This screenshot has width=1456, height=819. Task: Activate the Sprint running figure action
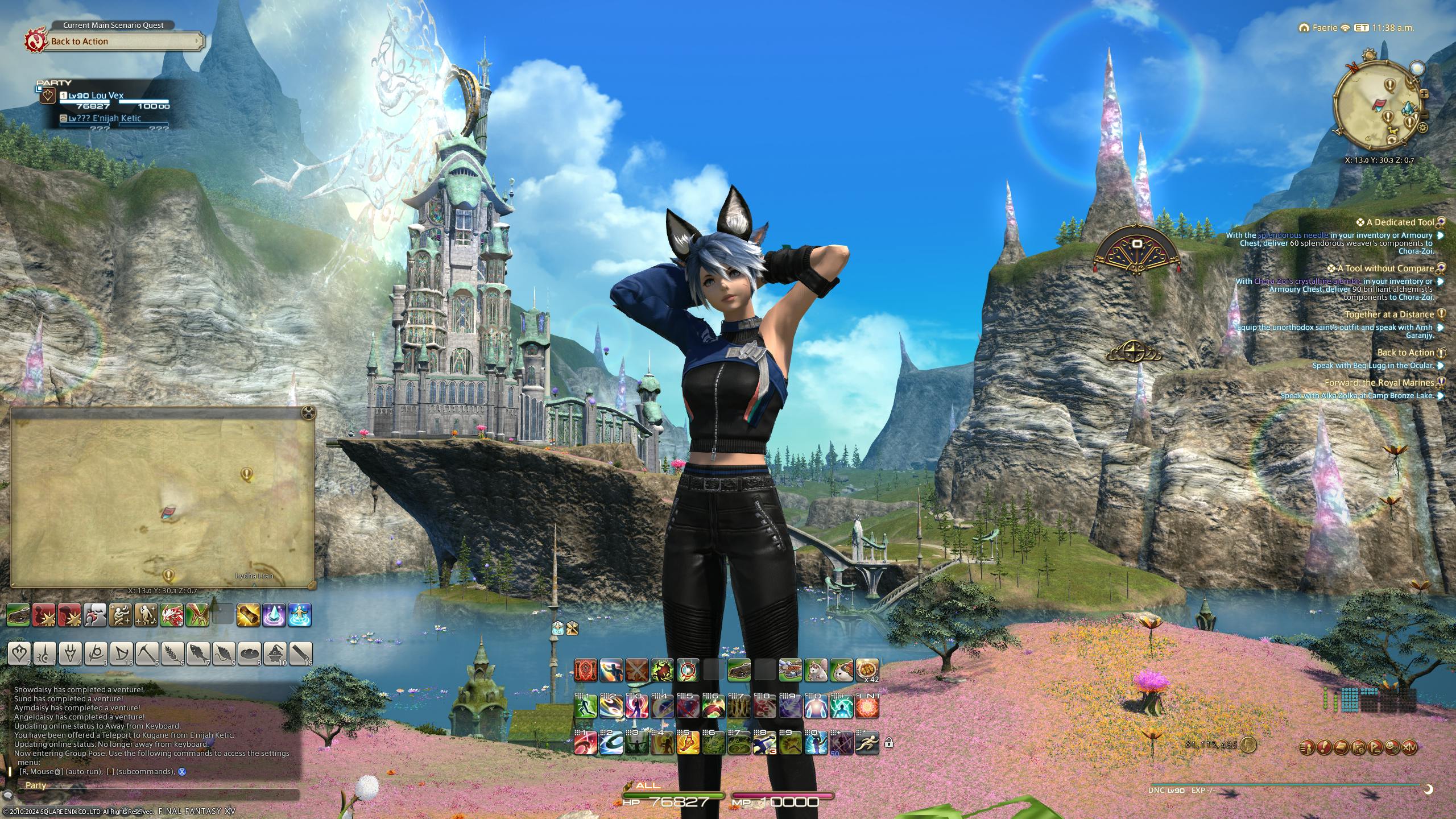pyautogui.click(x=867, y=743)
